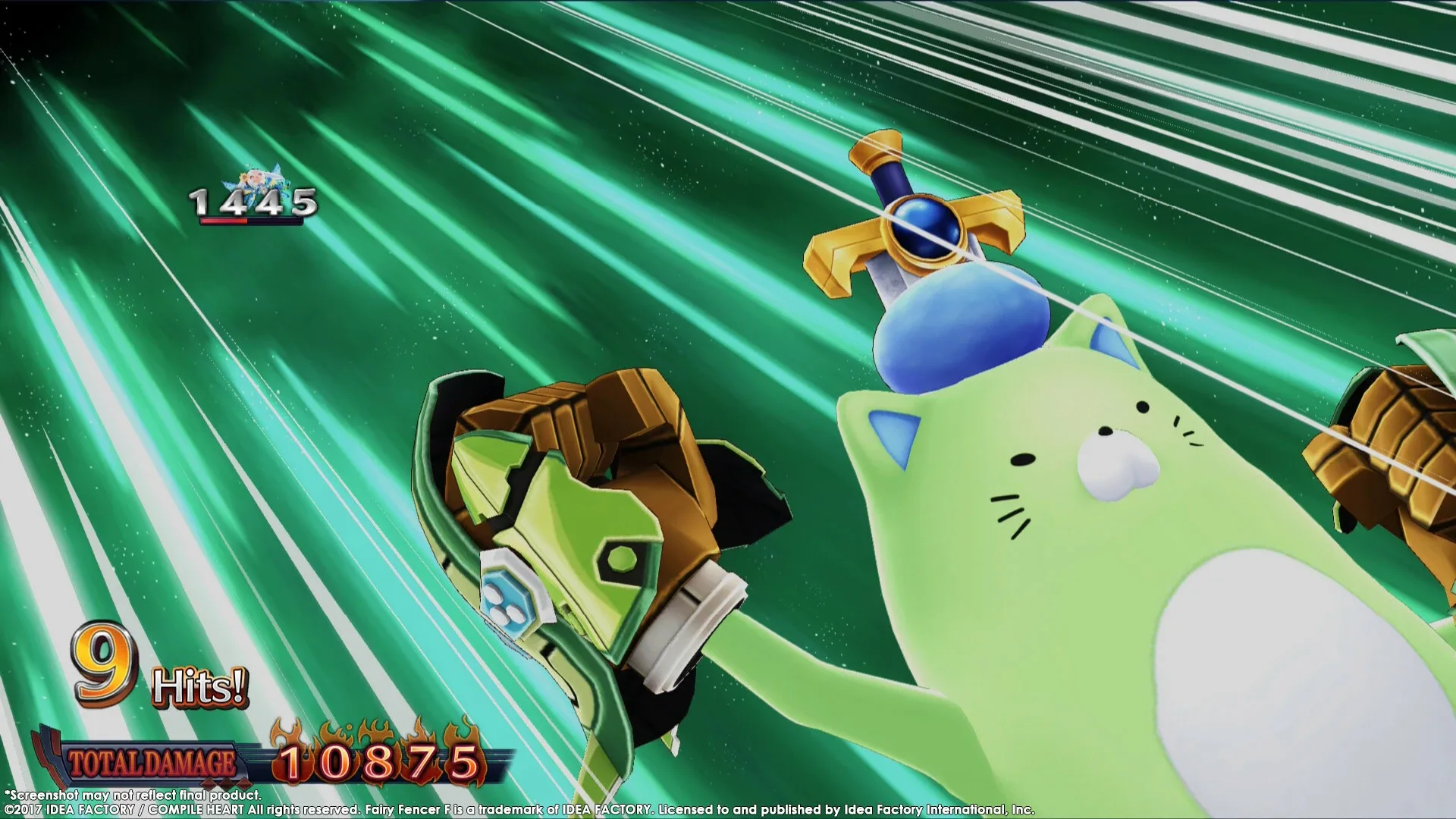Click the 10875 damage total
Viewport: 1456px width, 819px height.
point(378,760)
